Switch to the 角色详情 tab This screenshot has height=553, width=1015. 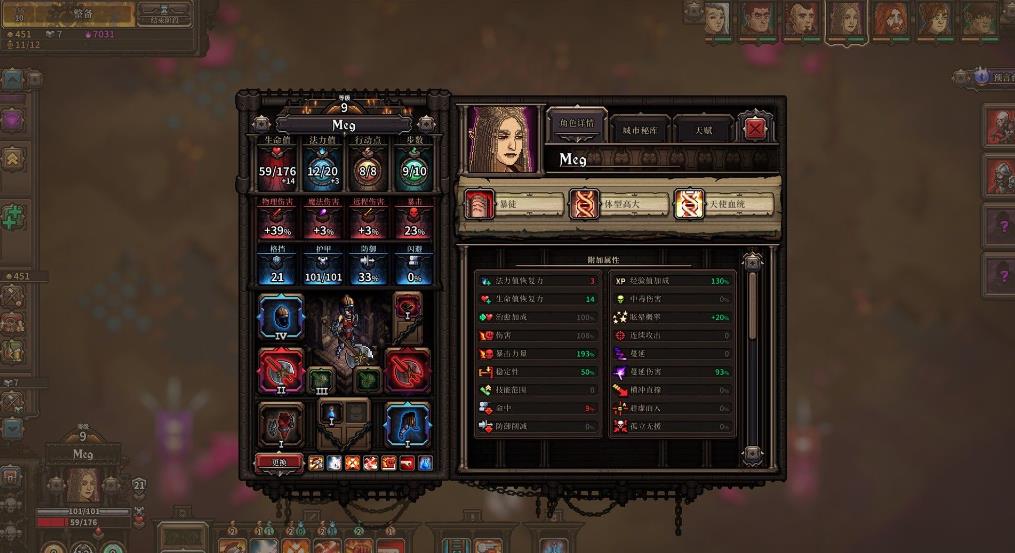click(576, 125)
